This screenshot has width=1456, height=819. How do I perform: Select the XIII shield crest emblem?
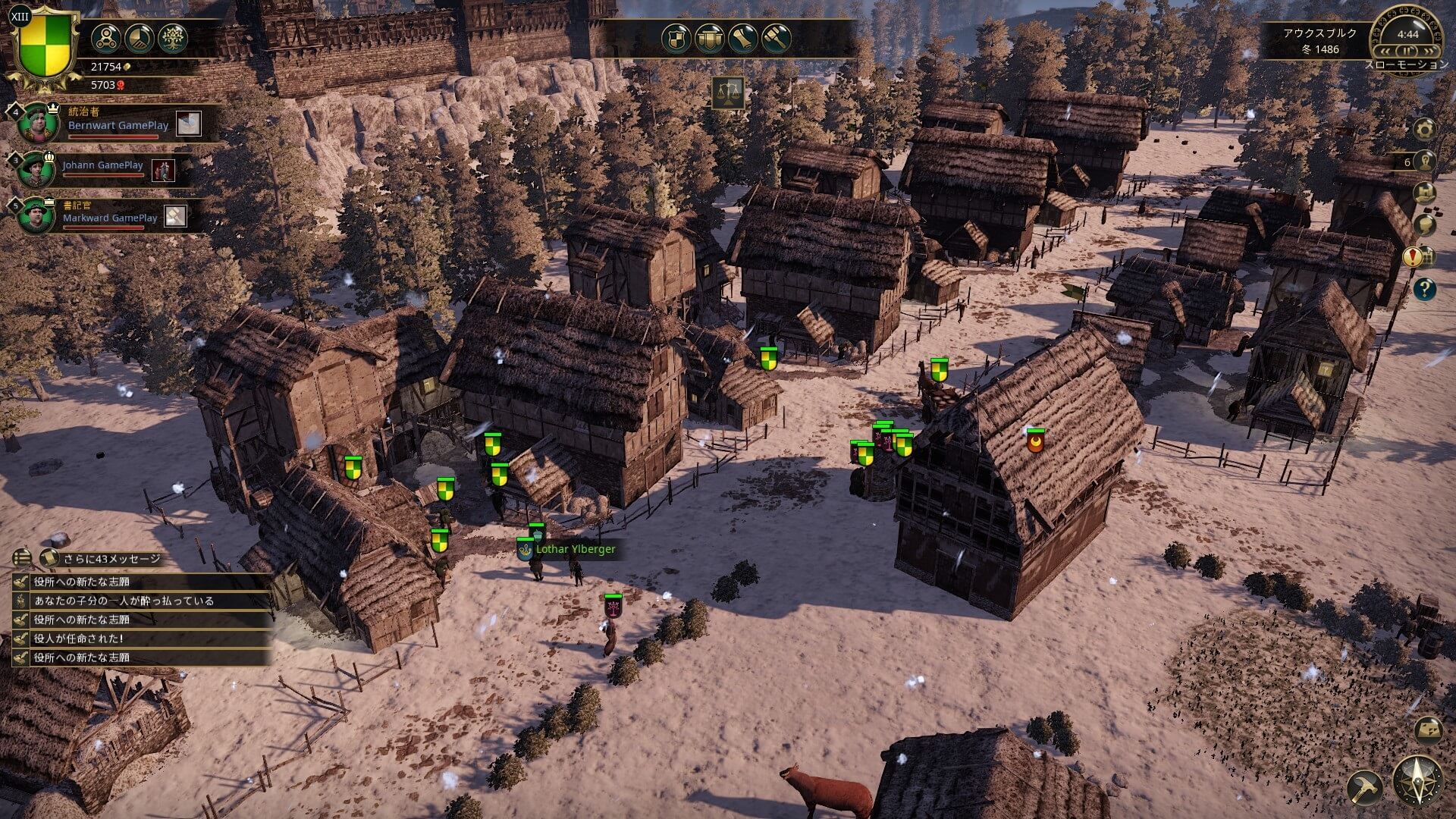click(x=45, y=45)
